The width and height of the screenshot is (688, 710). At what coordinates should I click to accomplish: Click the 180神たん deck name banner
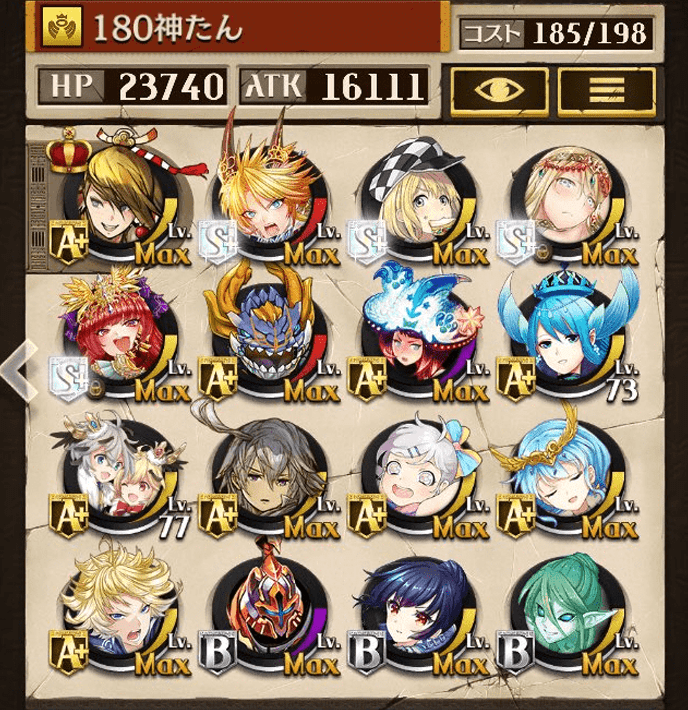coord(240,28)
